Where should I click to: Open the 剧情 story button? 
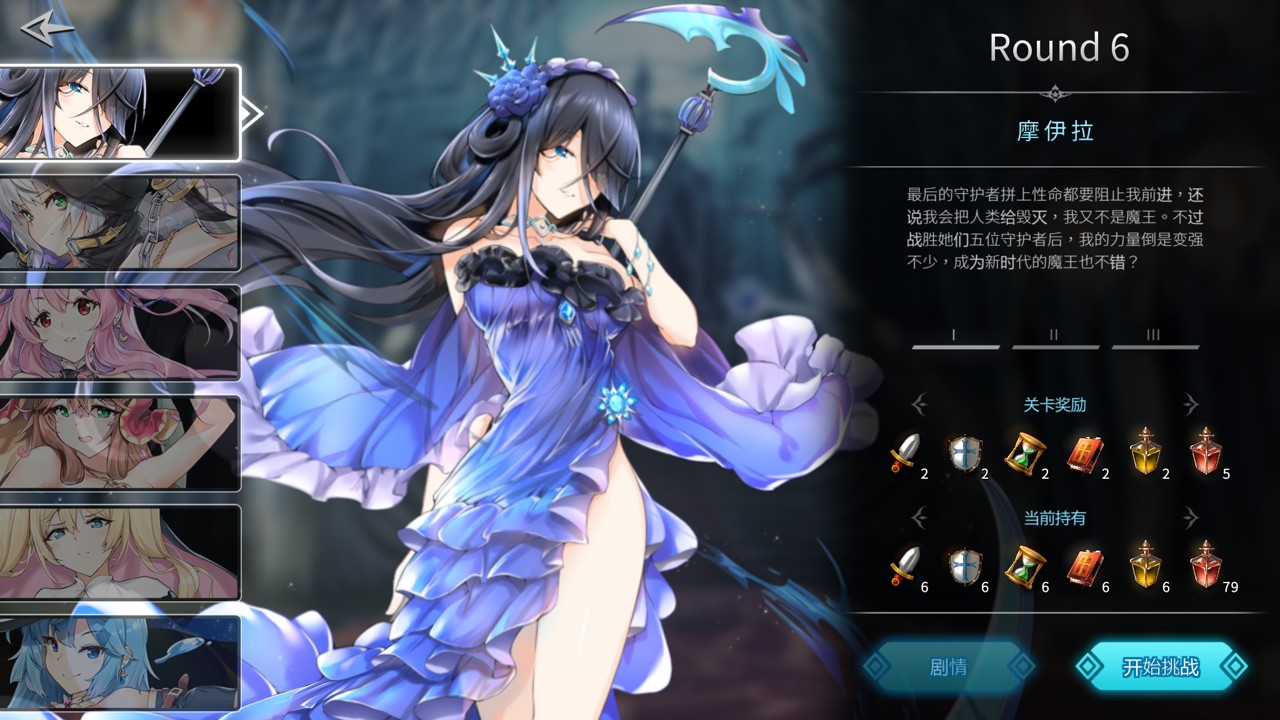(x=948, y=666)
